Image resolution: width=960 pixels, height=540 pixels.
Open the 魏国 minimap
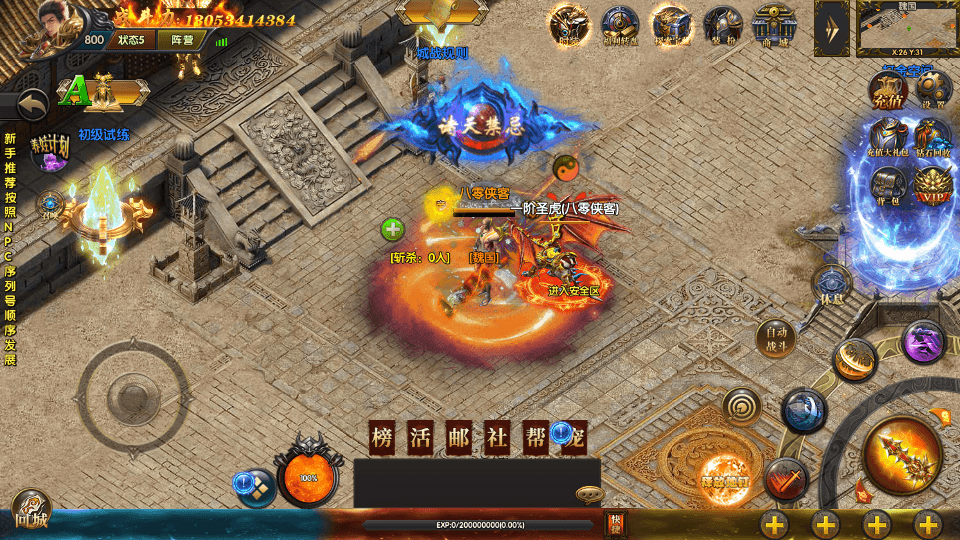pyautogui.click(x=907, y=28)
